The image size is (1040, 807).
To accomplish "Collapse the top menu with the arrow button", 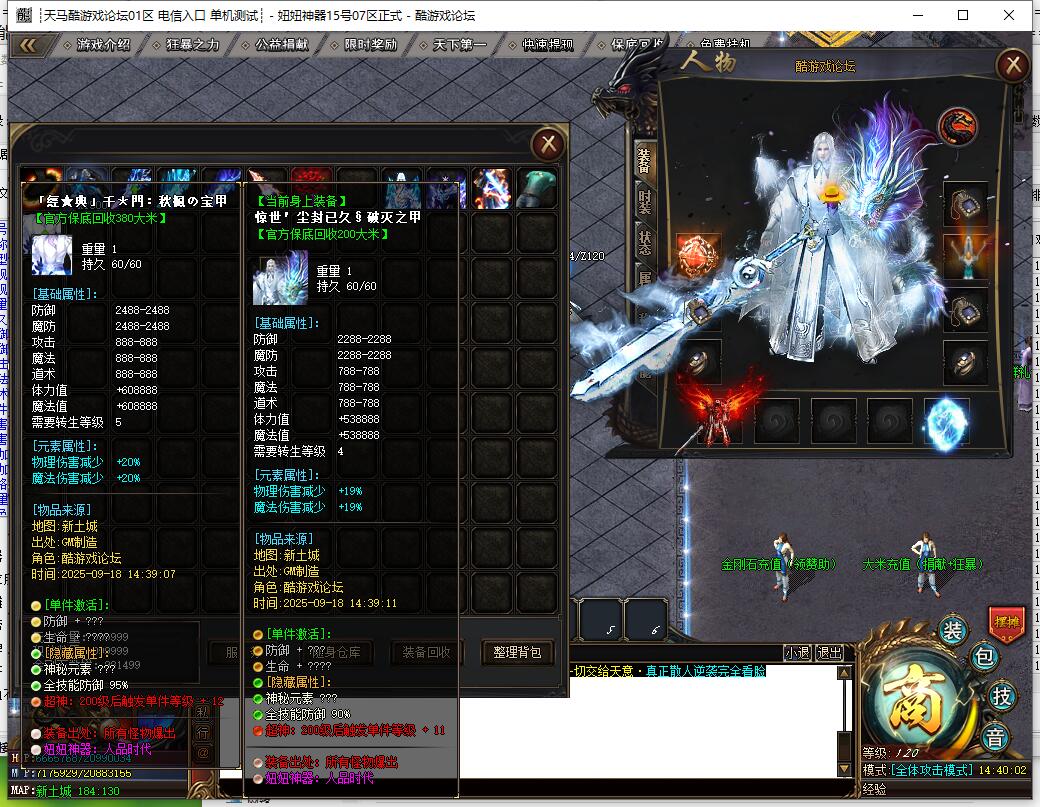I will 29,45.
